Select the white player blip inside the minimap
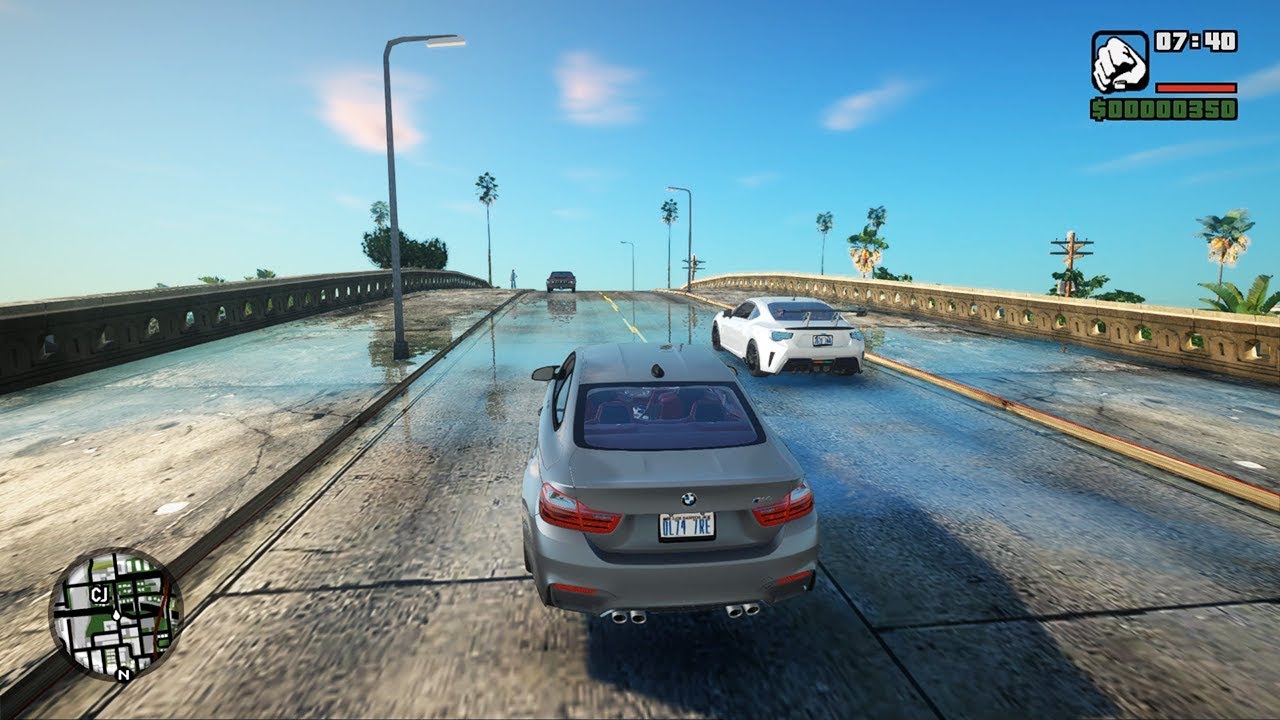The height and width of the screenshot is (720, 1280). tap(117, 617)
